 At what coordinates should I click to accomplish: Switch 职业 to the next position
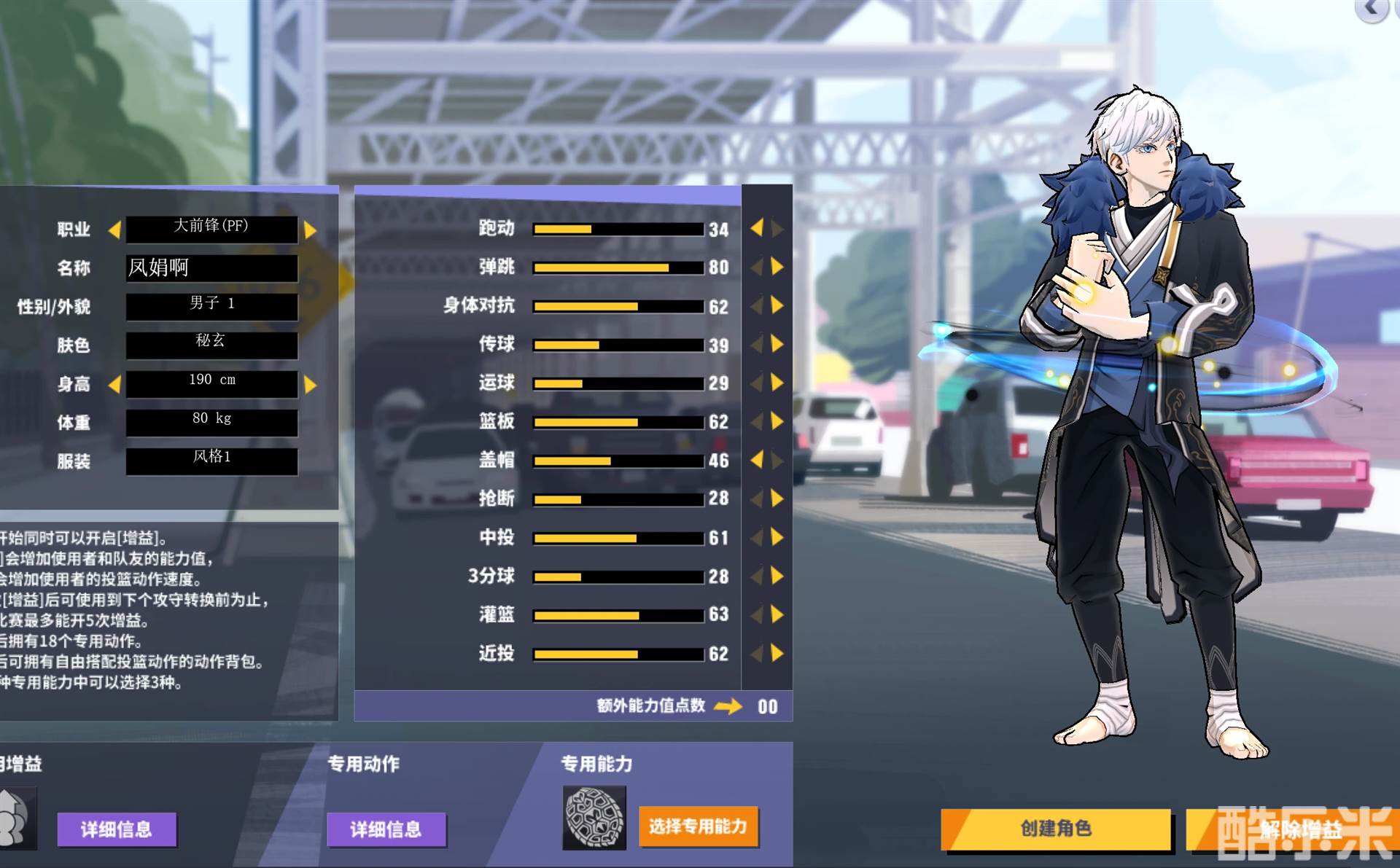pyautogui.click(x=311, y=230)
